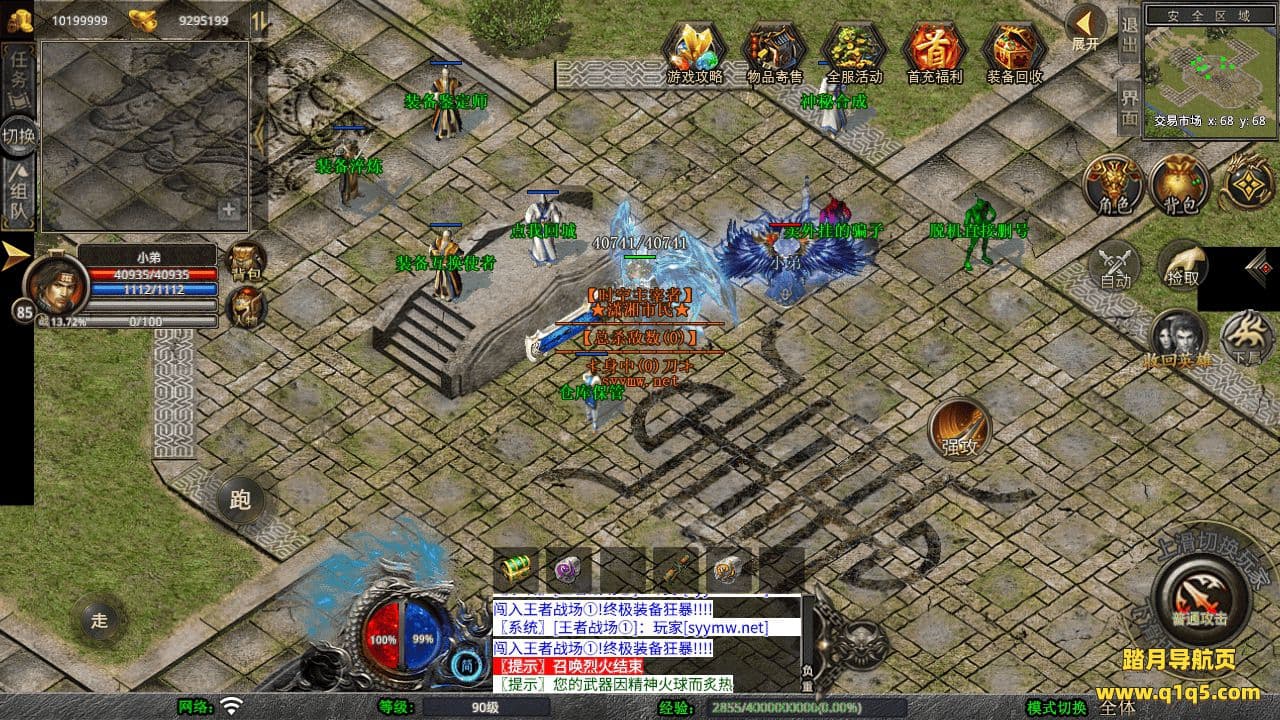Open the 角色 character sheet

(1114, 184)
